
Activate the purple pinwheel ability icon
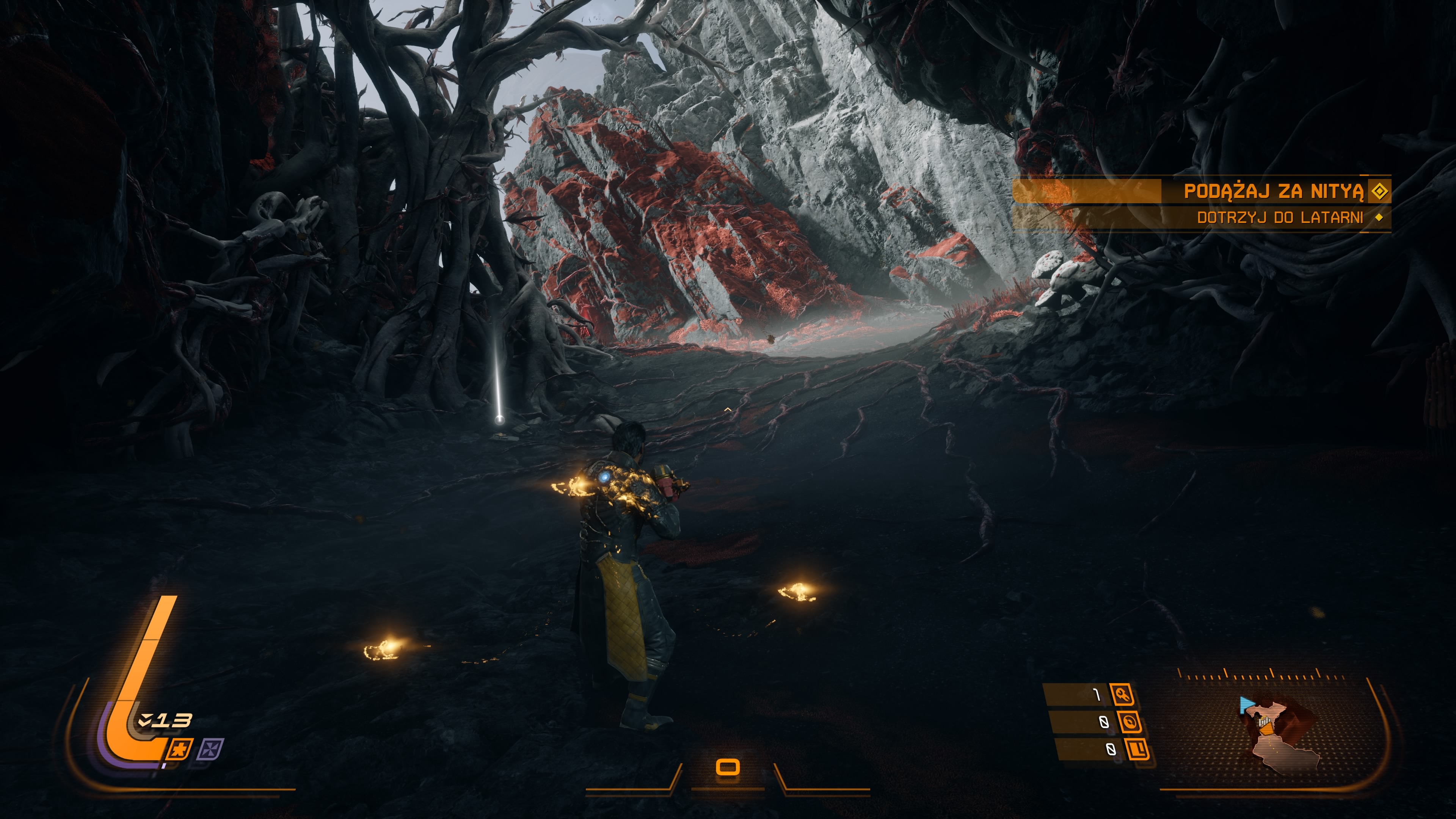(210, 749)
